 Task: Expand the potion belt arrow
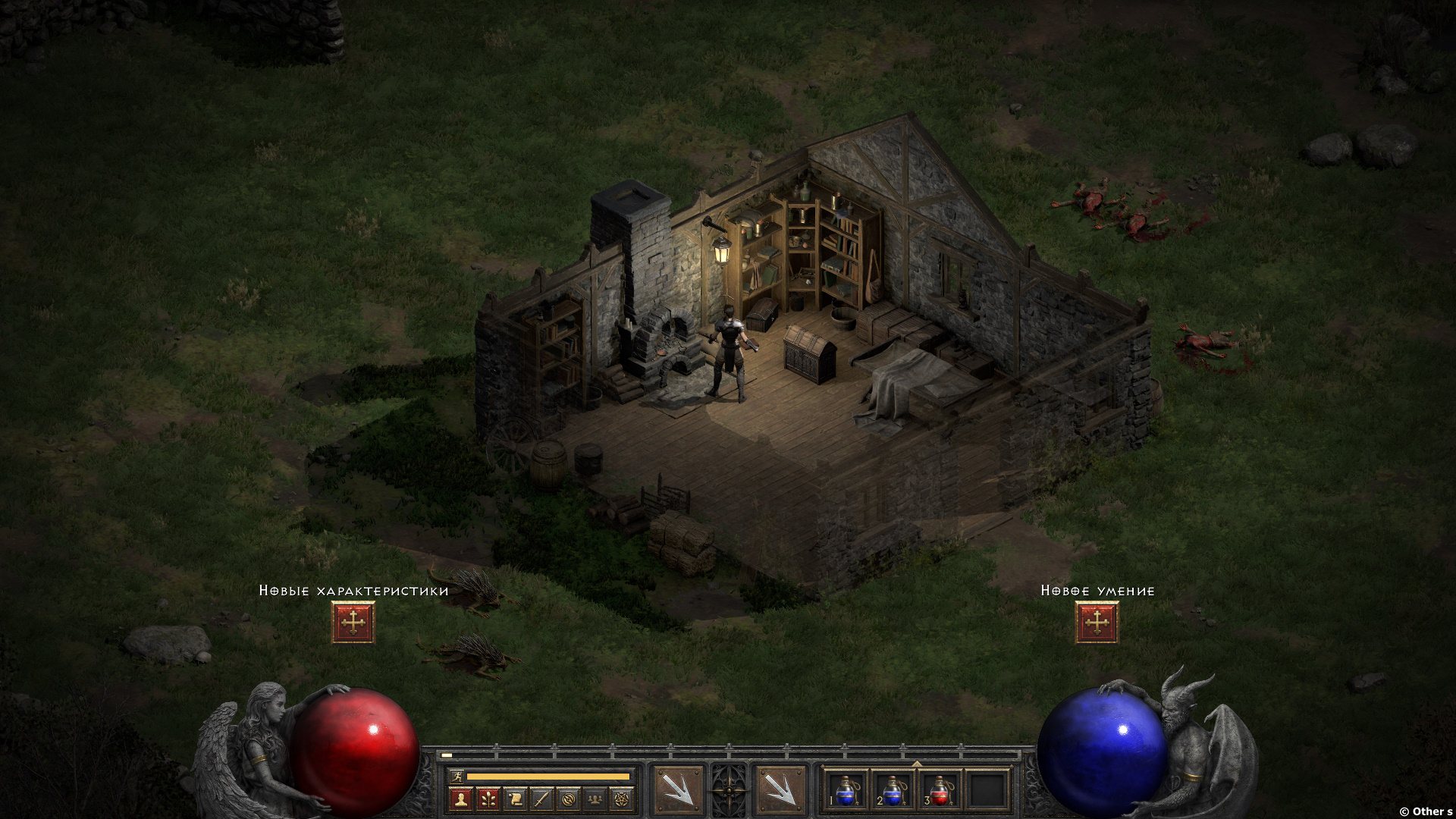917,764
